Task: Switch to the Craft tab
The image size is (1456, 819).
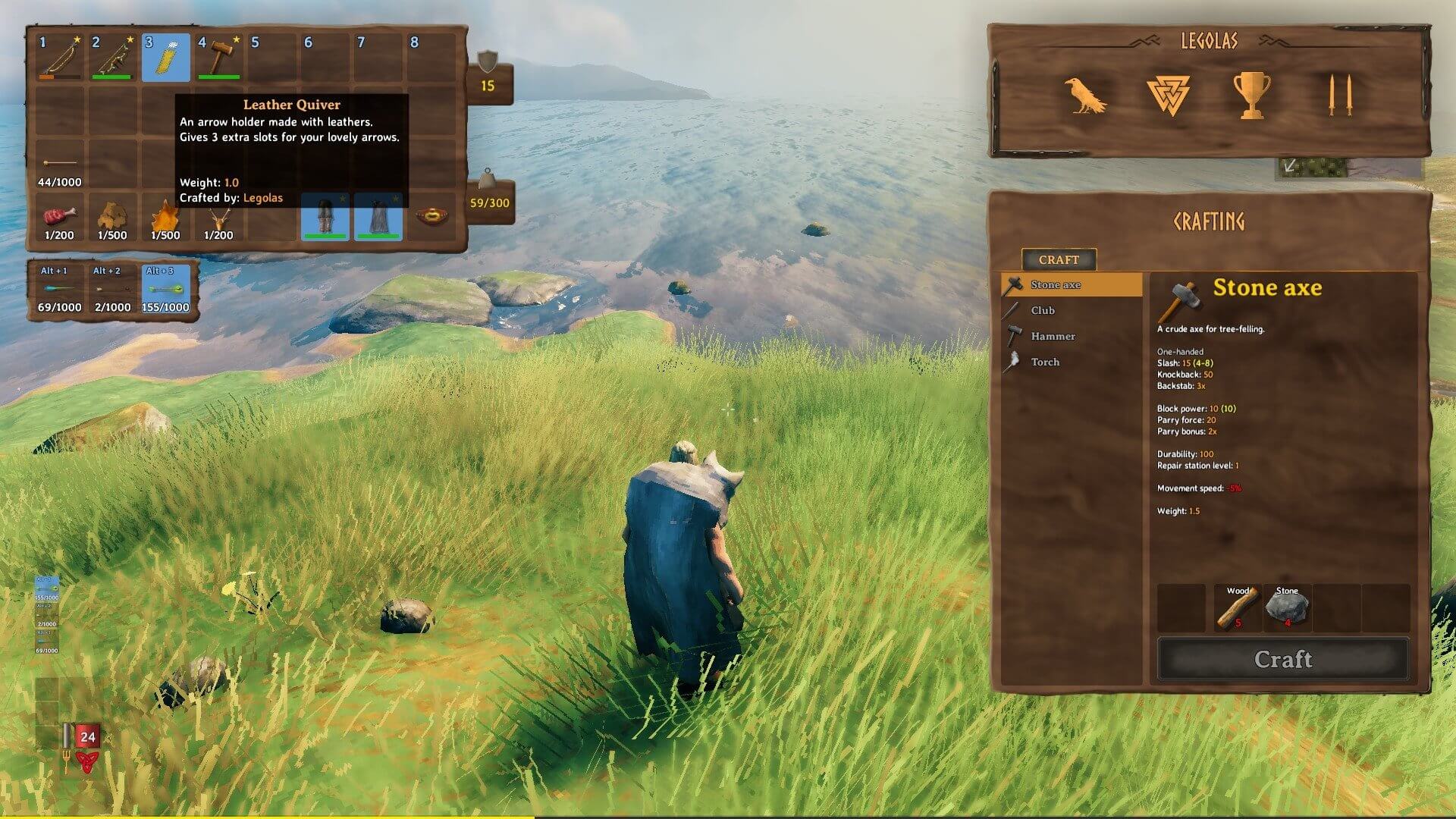Action: tap(1059, 259)
